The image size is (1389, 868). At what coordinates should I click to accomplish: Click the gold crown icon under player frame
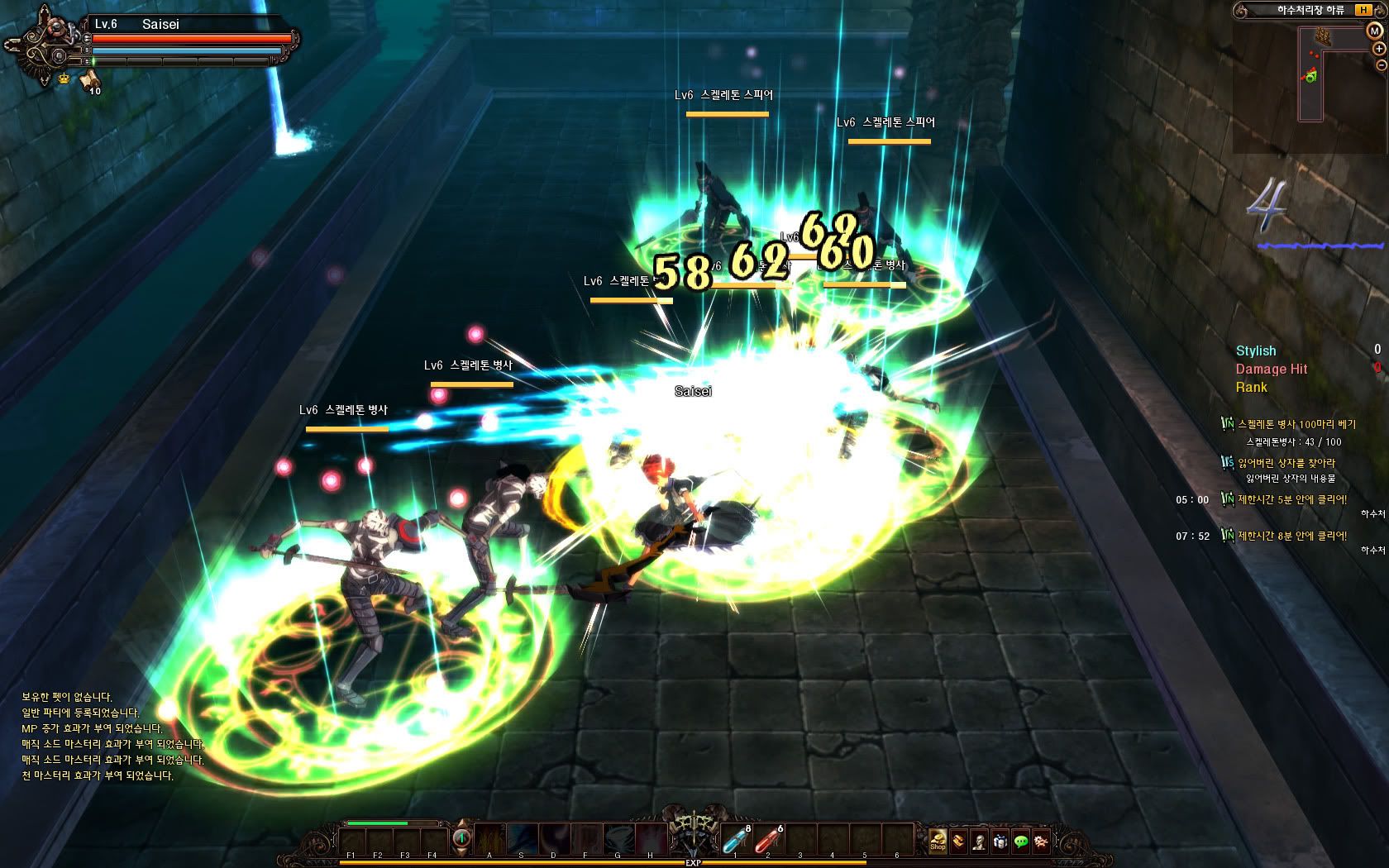64,78
